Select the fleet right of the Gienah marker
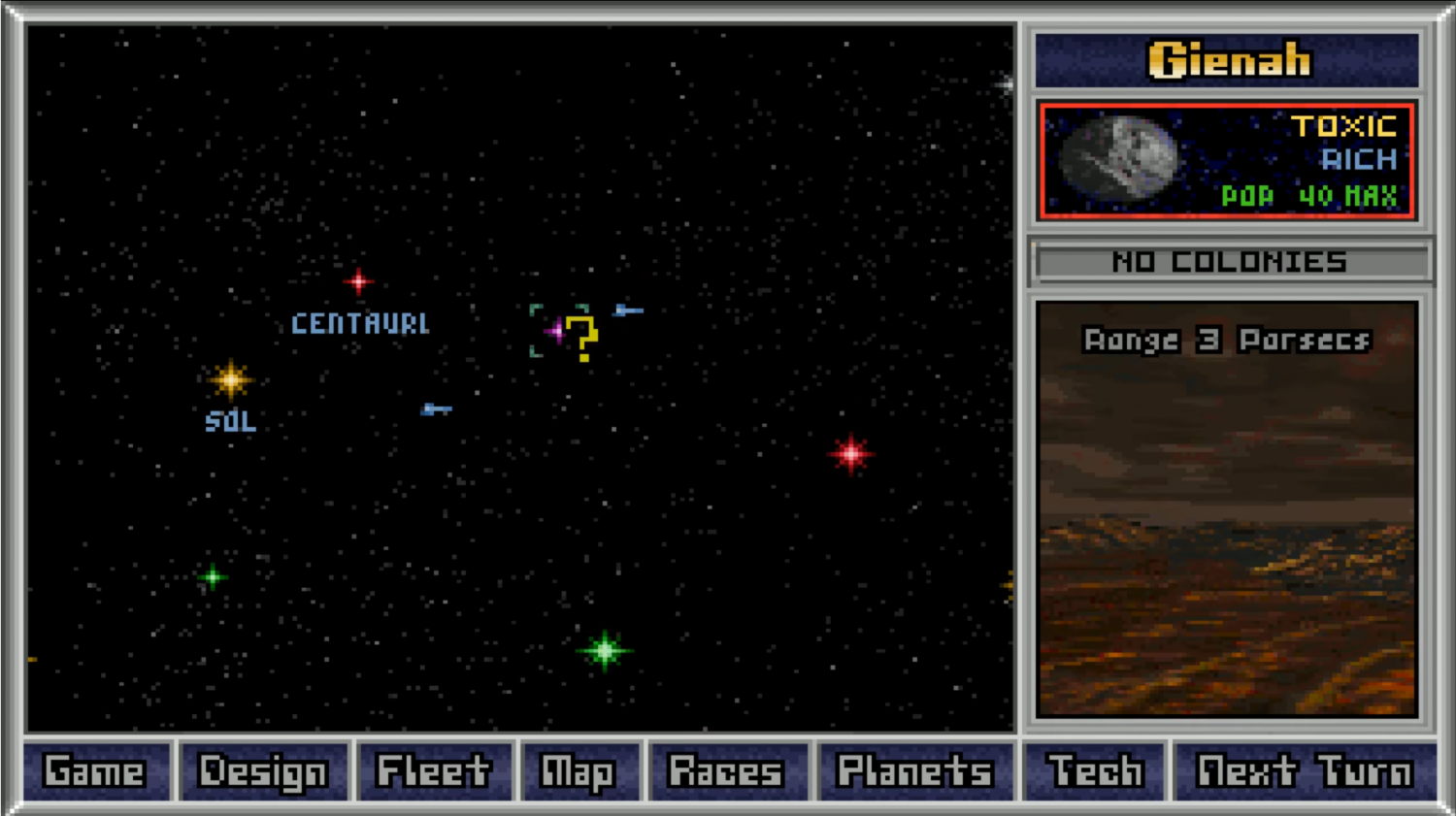 coord(628,310)
